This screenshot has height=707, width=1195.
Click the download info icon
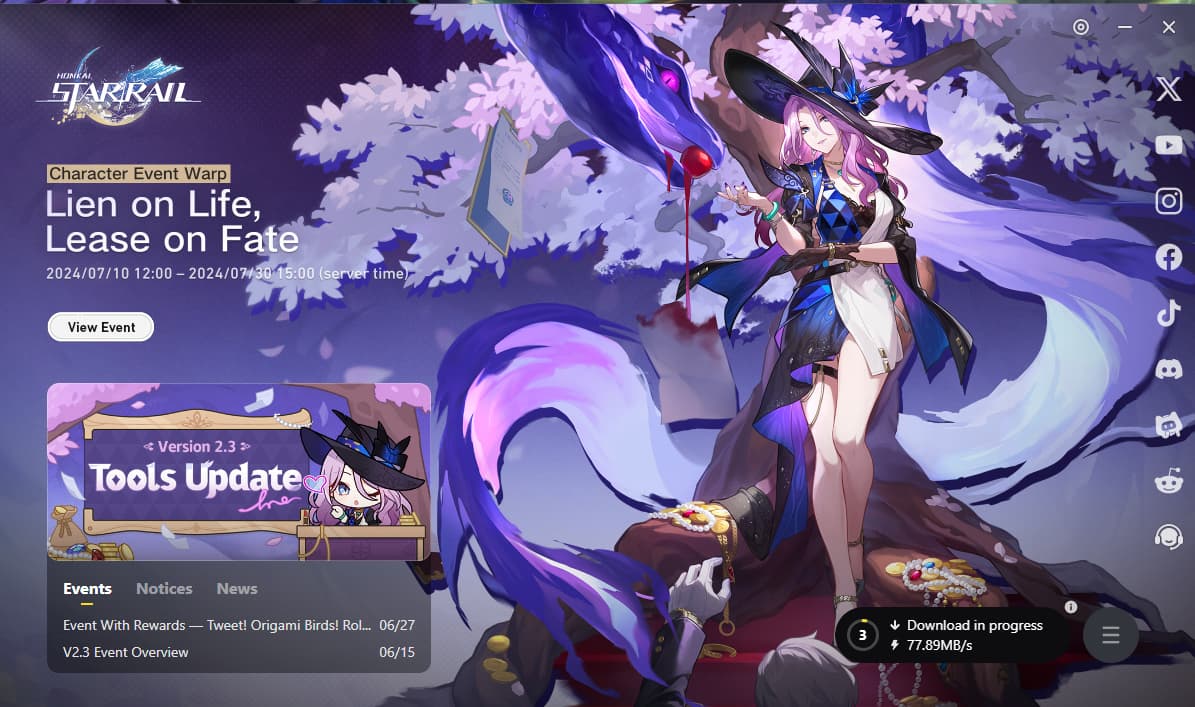coord(1071,607)
